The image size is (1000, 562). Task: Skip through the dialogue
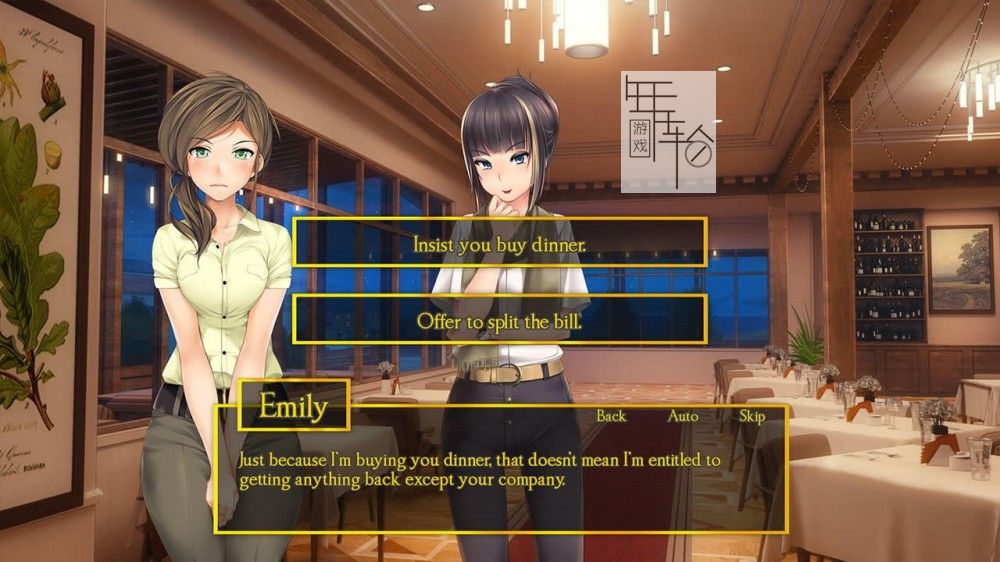click(750, 416)
